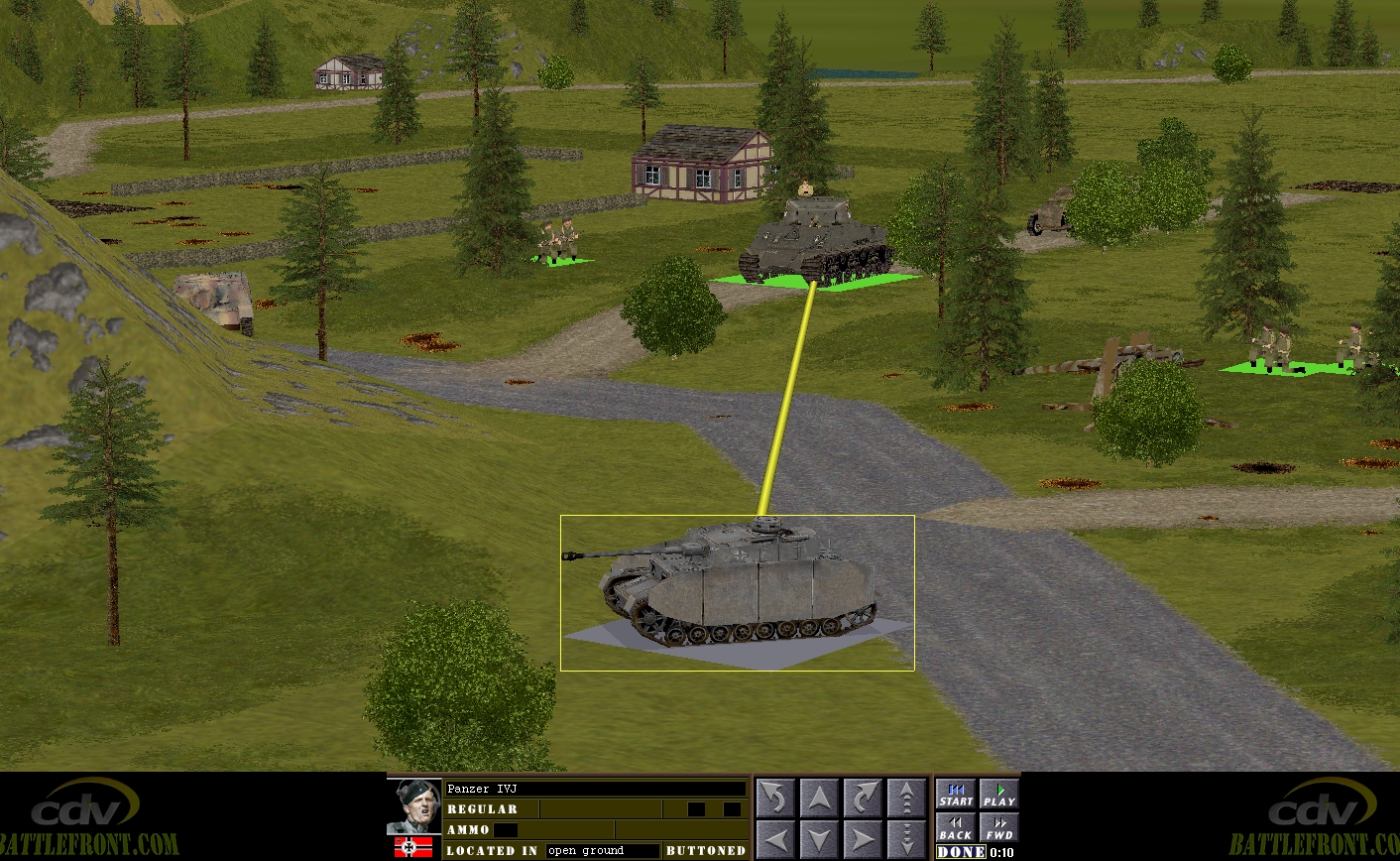
Task: Move the camera backward with the down arrow
Action: [819, 840]
